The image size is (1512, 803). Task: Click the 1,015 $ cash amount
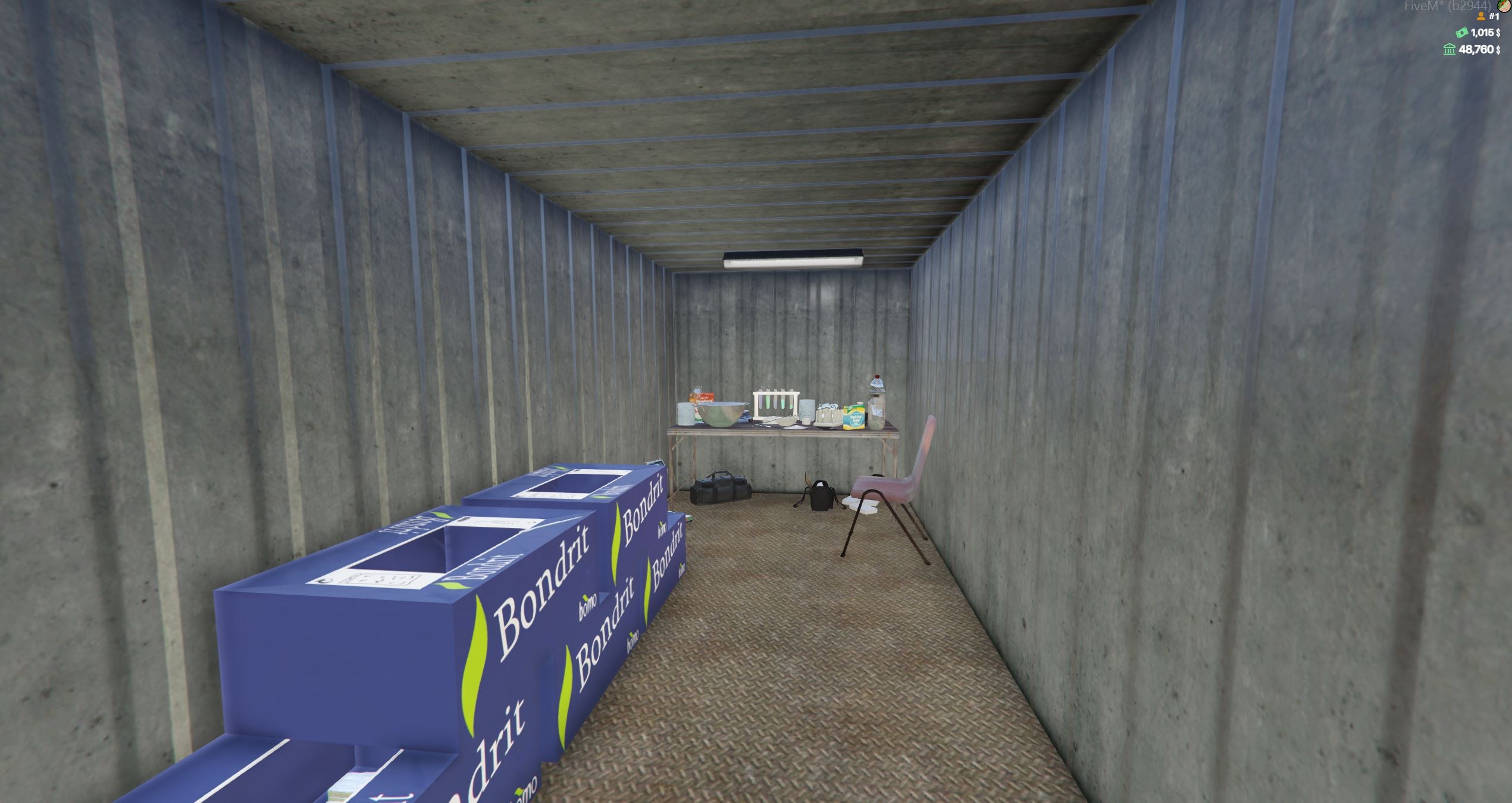tap(1486, 33)
